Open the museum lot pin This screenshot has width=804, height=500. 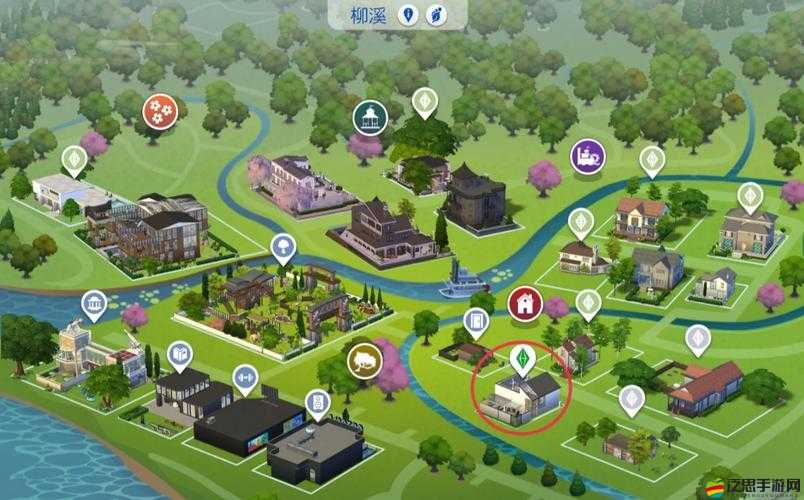[x=95, y=304]
